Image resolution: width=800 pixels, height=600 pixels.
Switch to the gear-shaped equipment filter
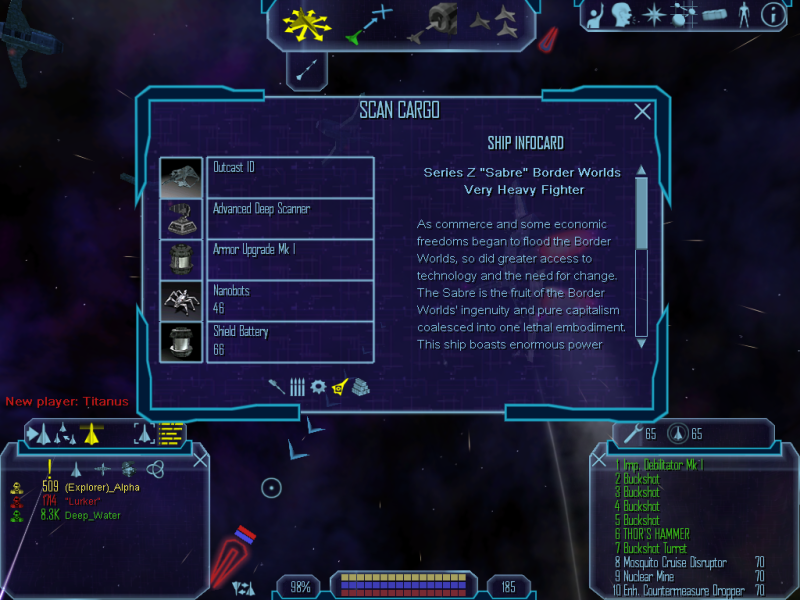point(318,387)
